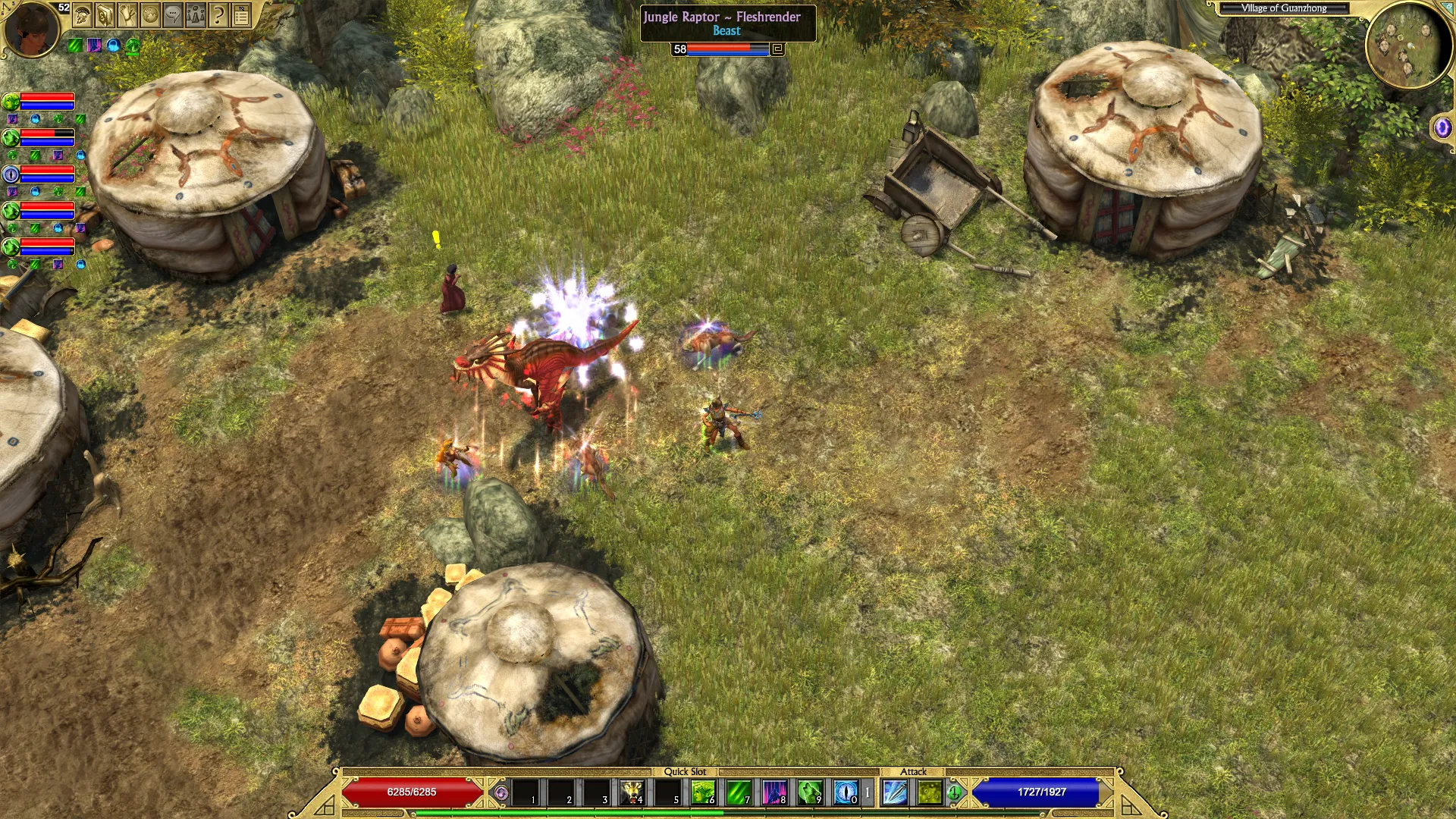The image size is (1456, 819).
Task: Select the yellow-green secondary attack skill
Action: click(930, 792)
